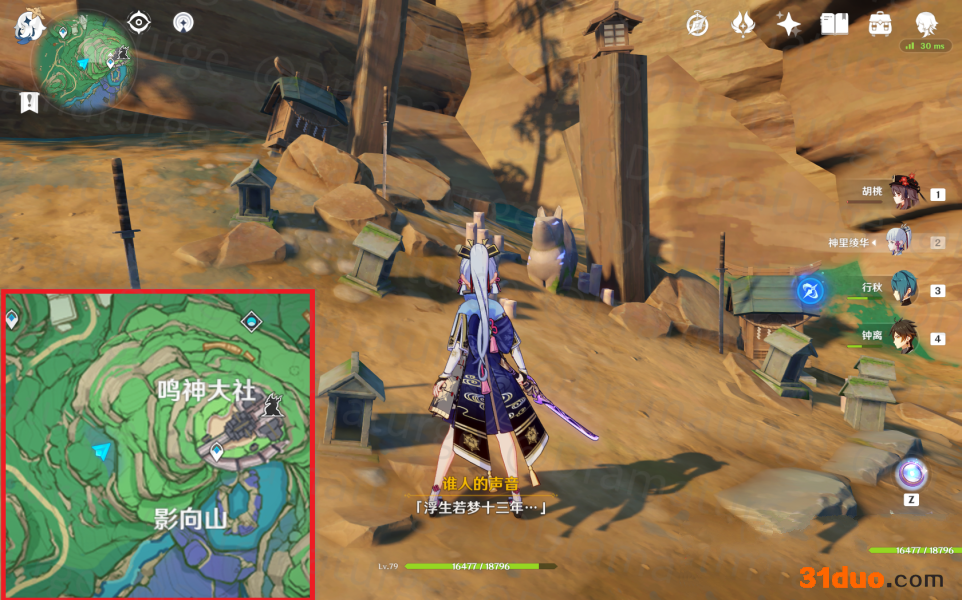This screenshot has width=962, height=600.
Task: Switch to party member 胡桃
Action: [905, 194]
